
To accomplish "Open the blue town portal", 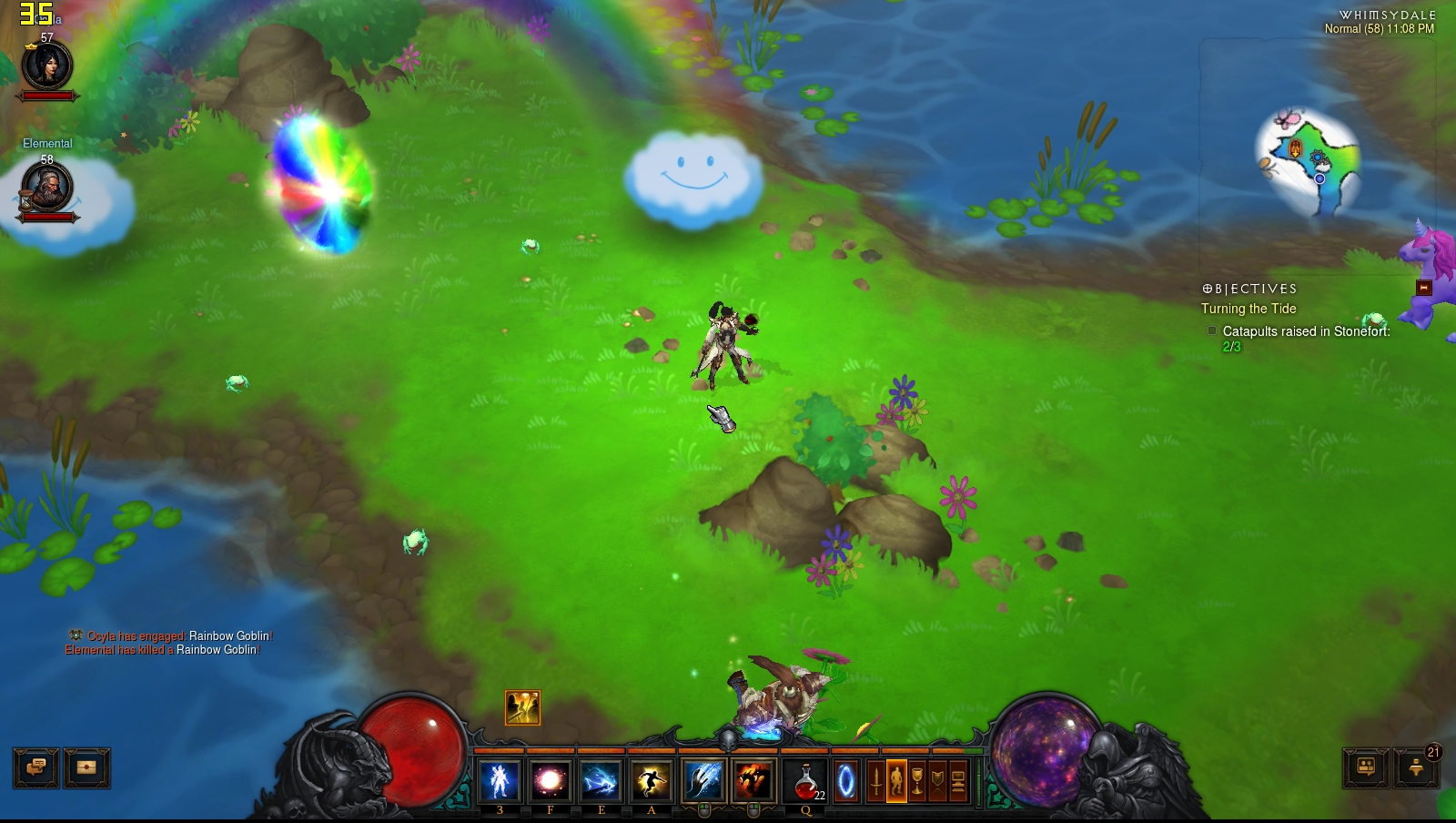I will click(846, 781).
